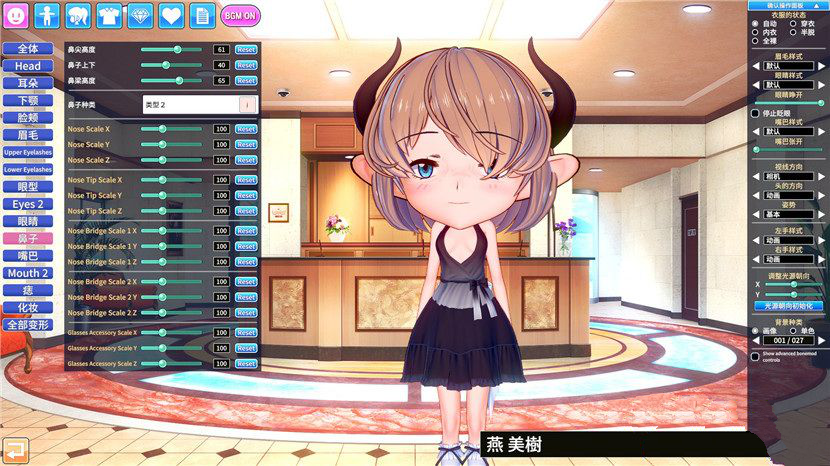Viewport: 830px width, 466px height.
Task: Enable Show advanced bonemod controls
Action: click(x=756, y=356)
